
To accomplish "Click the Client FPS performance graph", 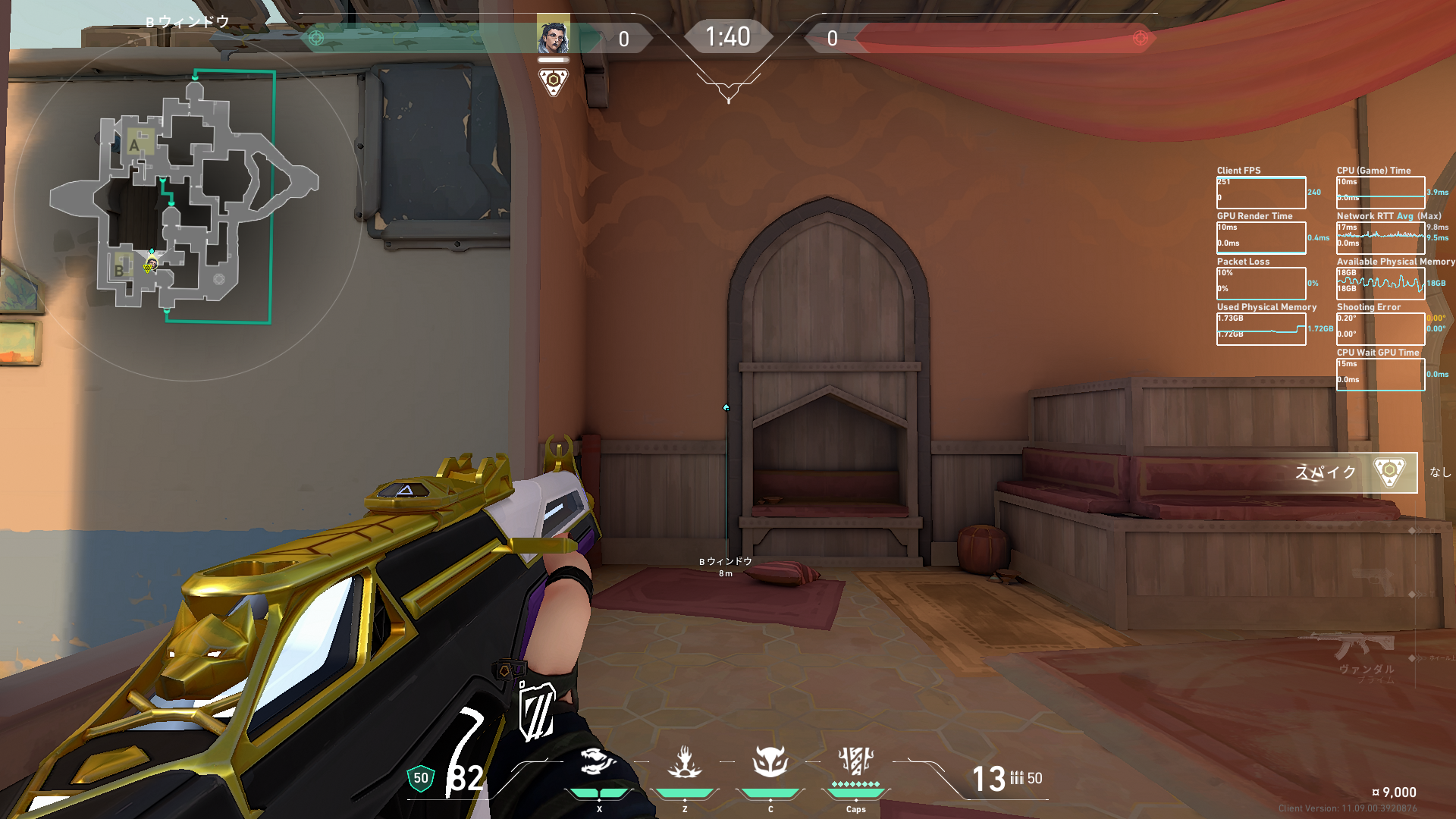I will tap(1261, 193).
